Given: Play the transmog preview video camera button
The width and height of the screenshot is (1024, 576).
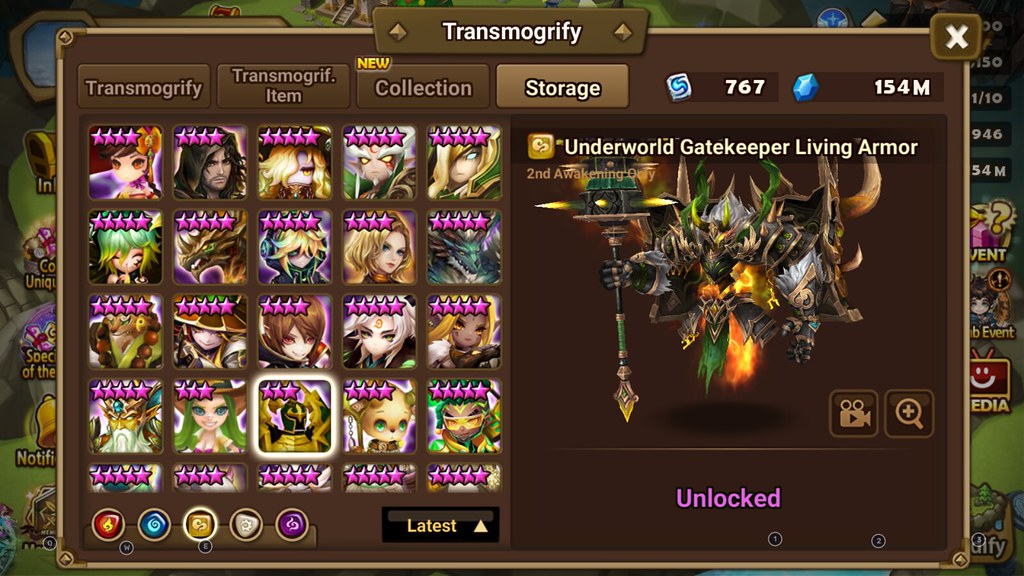Looking at the screenshot, I should pos(853,414).
